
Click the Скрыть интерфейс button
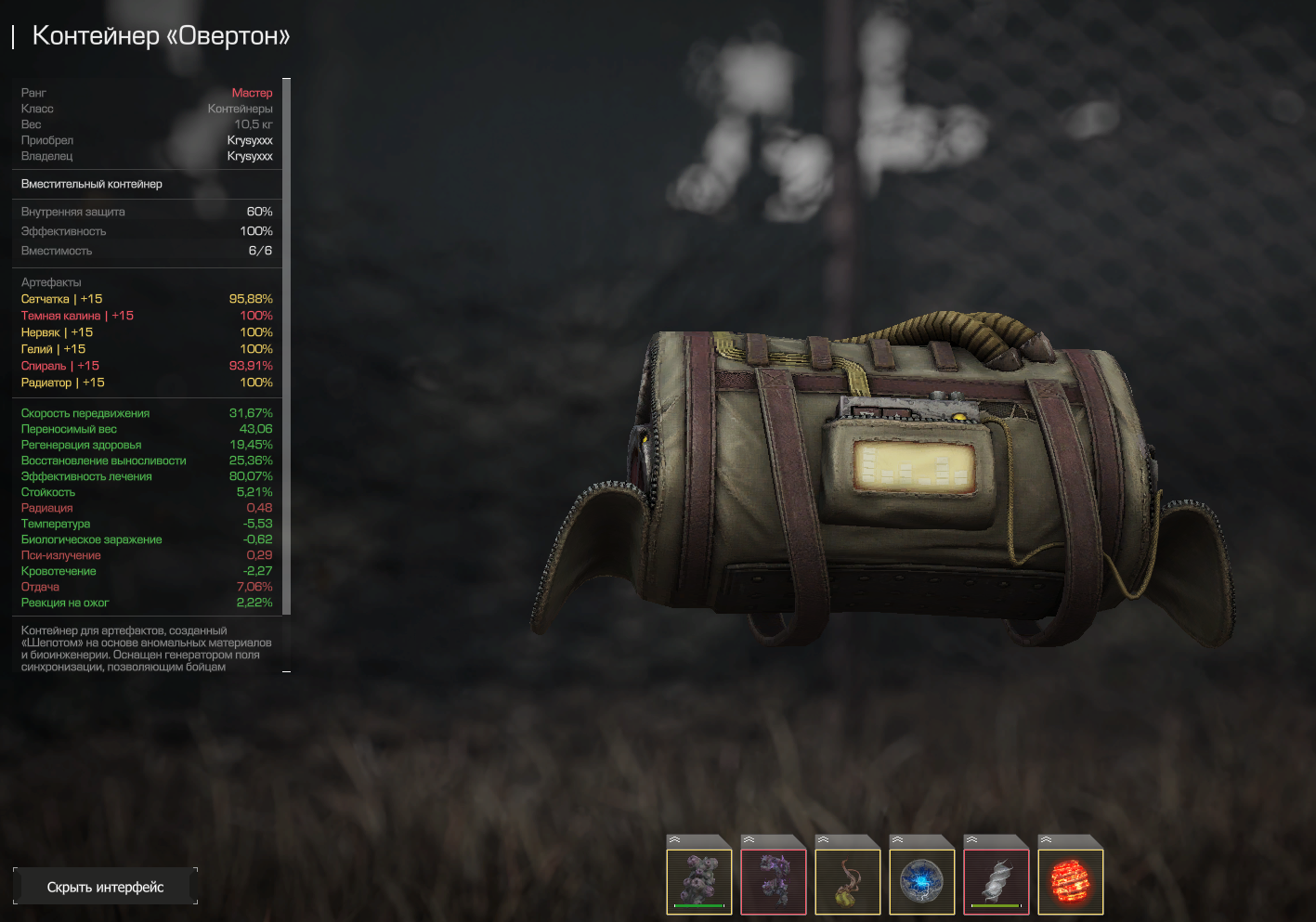click(x=105, y=887)
